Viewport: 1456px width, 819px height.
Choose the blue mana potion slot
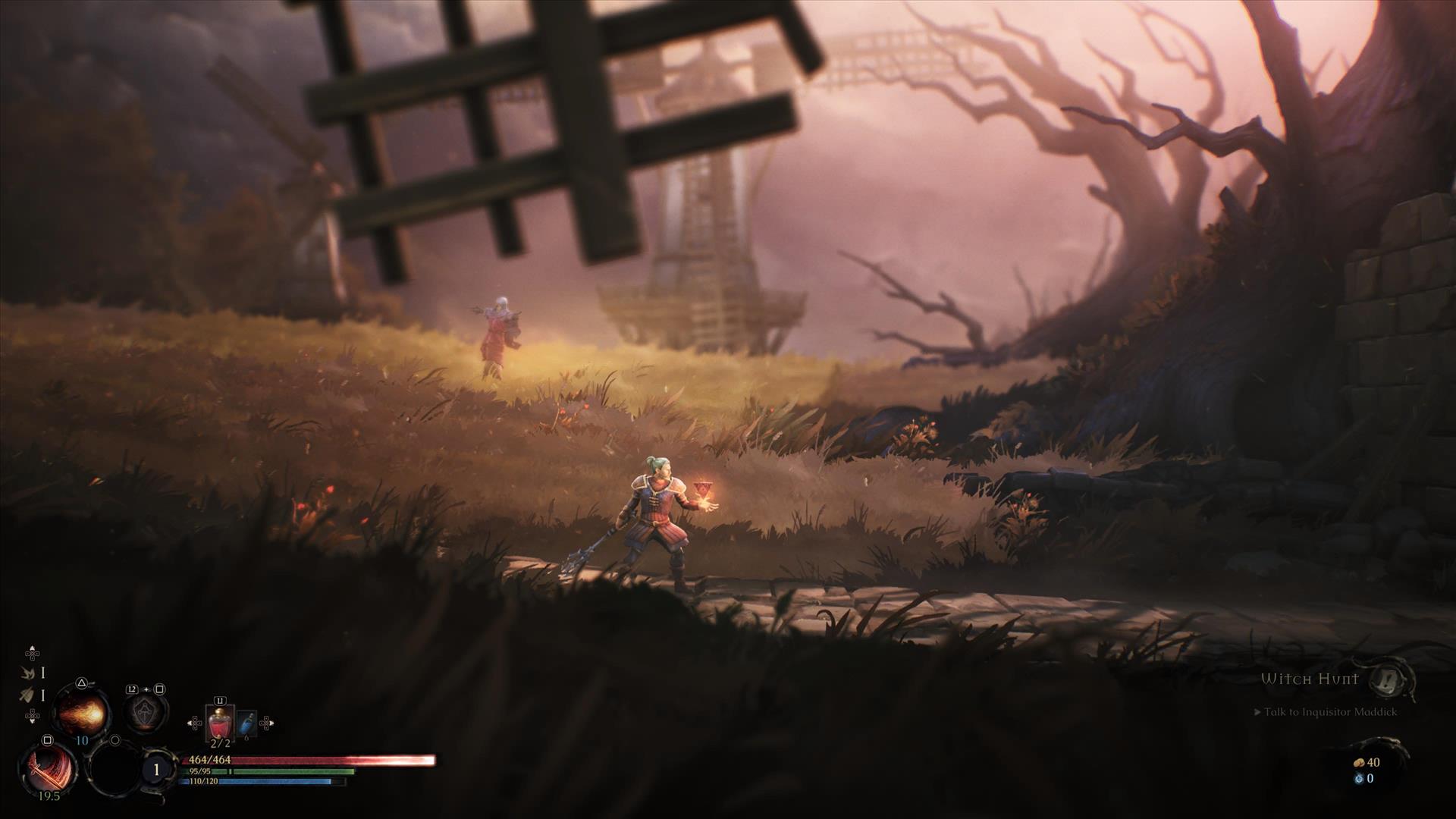(246, 724)
